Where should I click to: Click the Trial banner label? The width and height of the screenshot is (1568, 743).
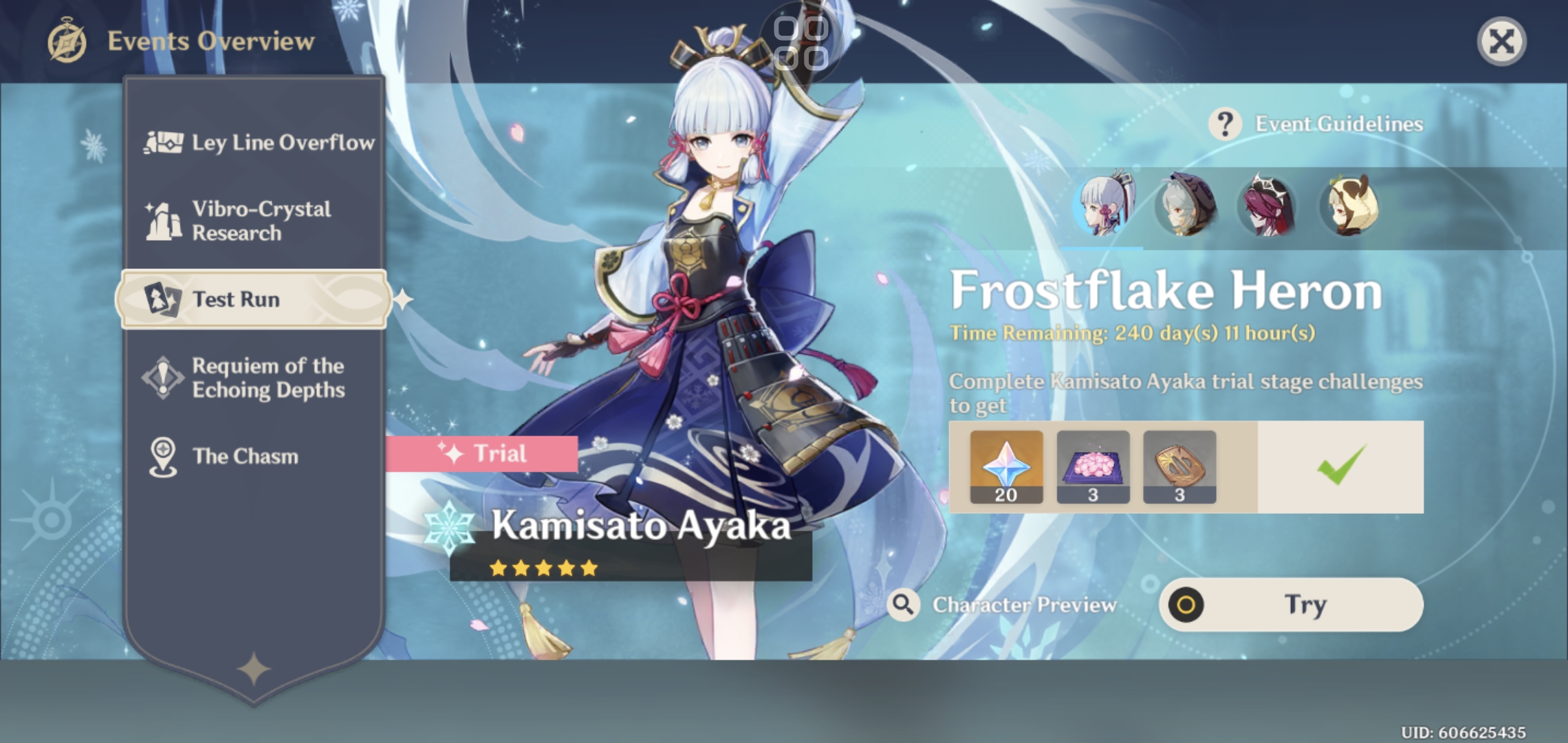(x=482, y=453)
